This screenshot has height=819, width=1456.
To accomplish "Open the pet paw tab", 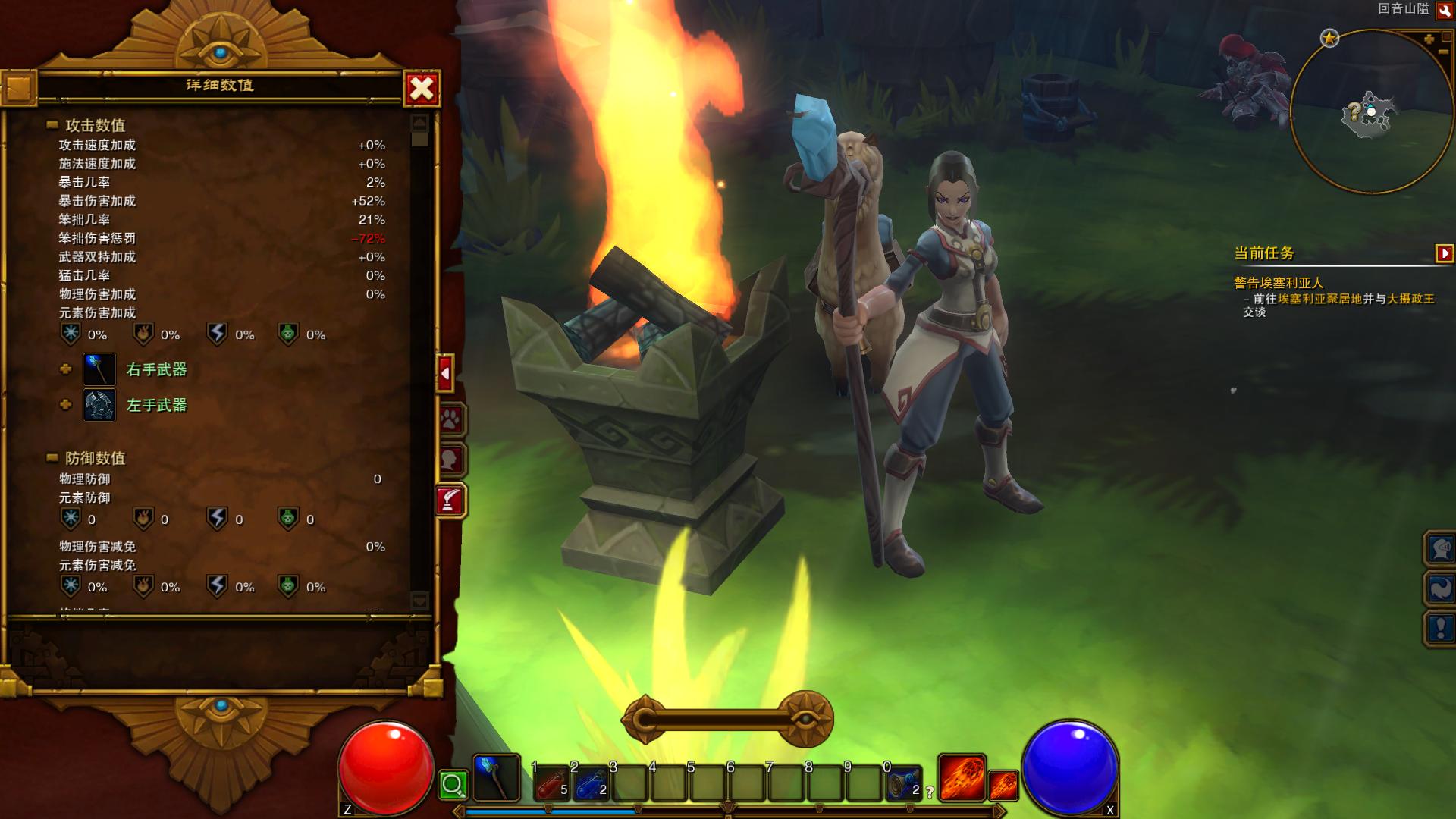I will [x=450, y=419].
